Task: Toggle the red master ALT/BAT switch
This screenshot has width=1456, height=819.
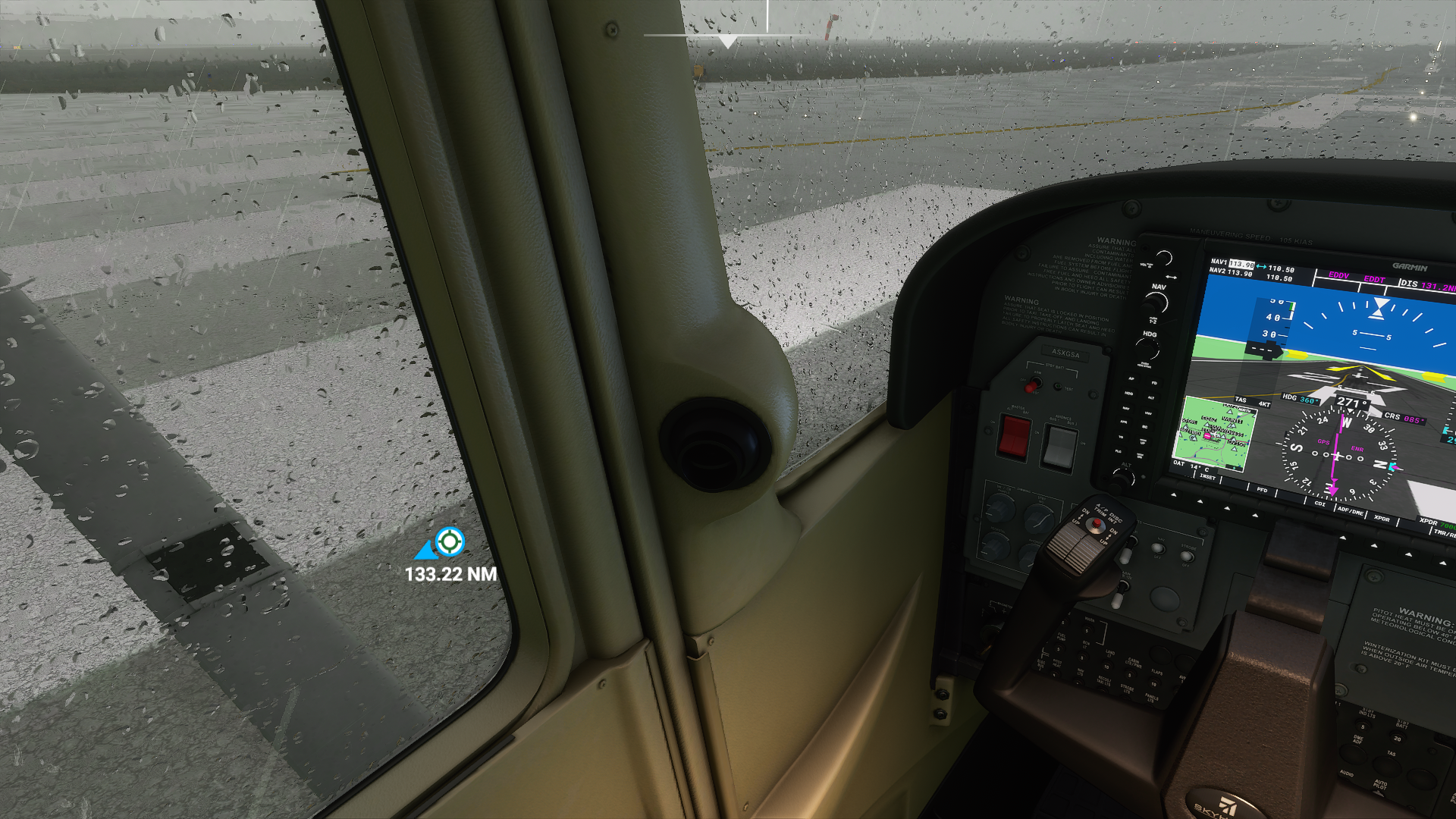Action: pyautogui.click(x=1014, y=437)
